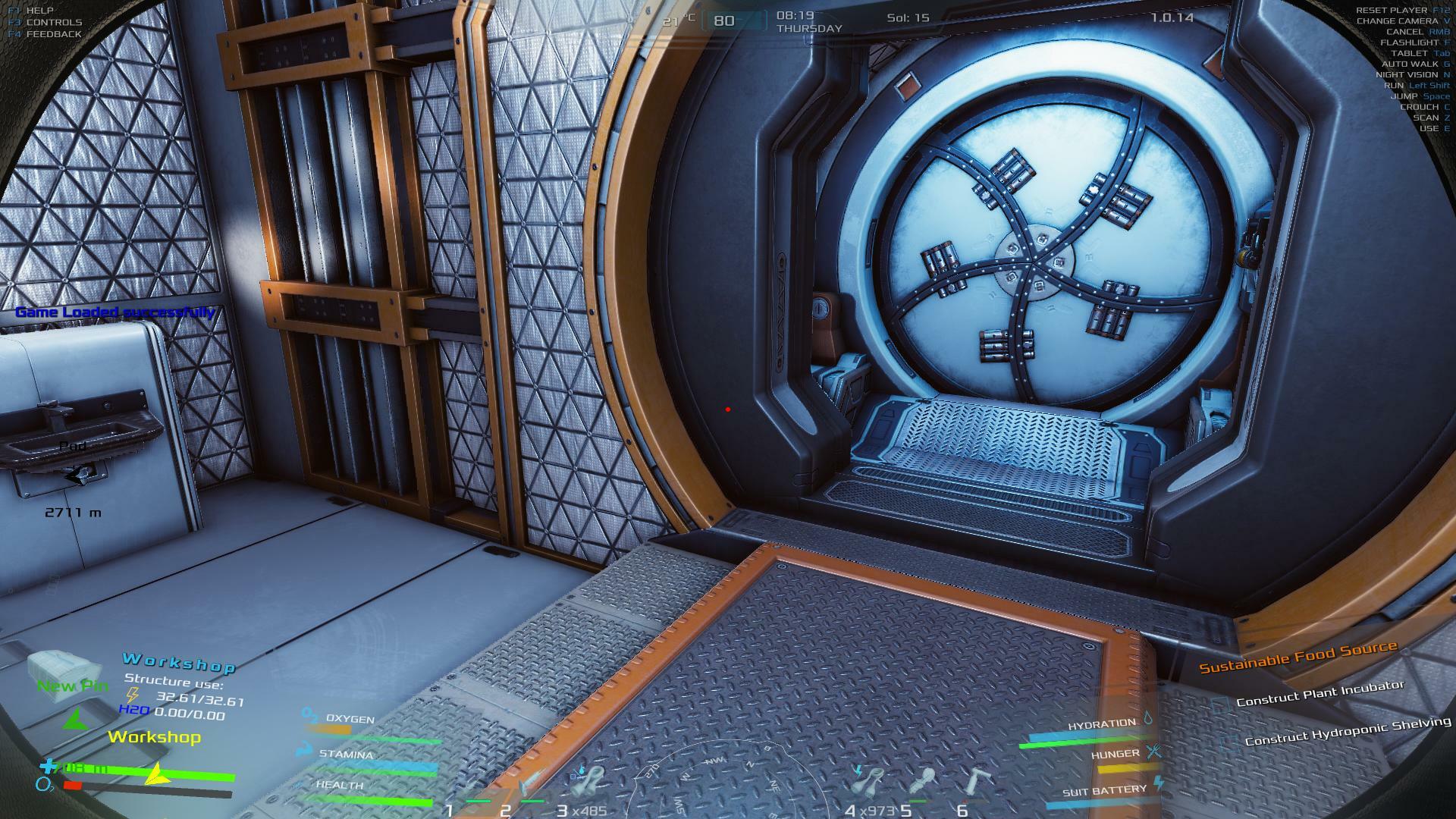Open the Sustainable Food Source objective
Image resolution: width=1456 pixels, height=819 pixels.
(x=1298, y=657)
